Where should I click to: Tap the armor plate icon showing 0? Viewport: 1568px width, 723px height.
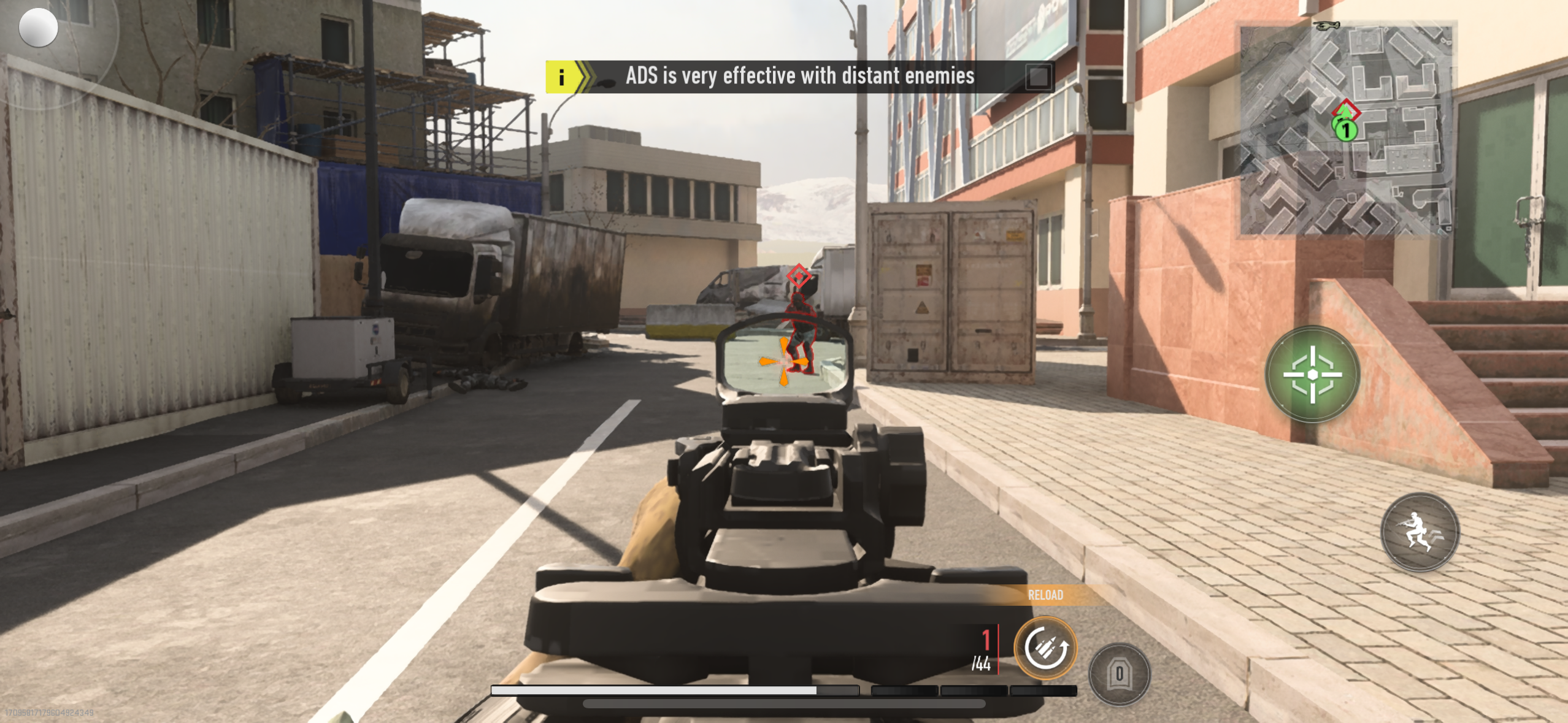coord(1119,673)
